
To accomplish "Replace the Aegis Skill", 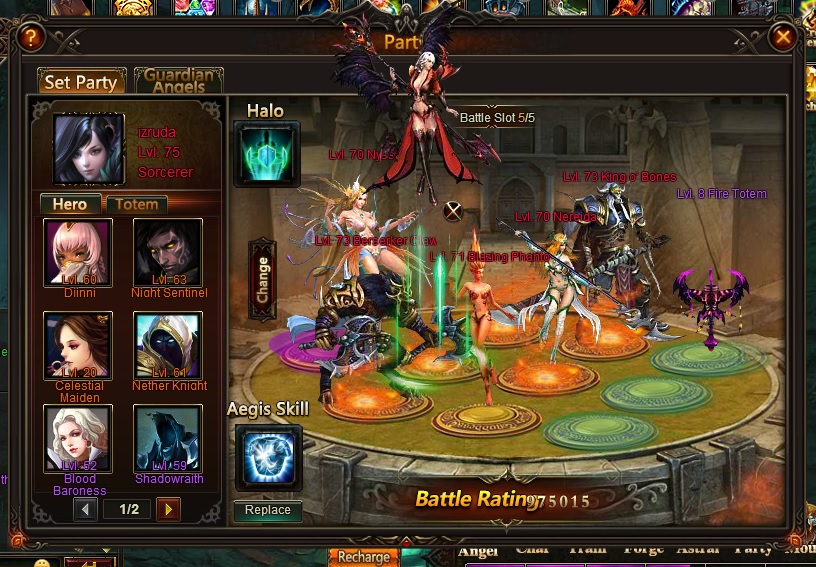I will [268, 510].
